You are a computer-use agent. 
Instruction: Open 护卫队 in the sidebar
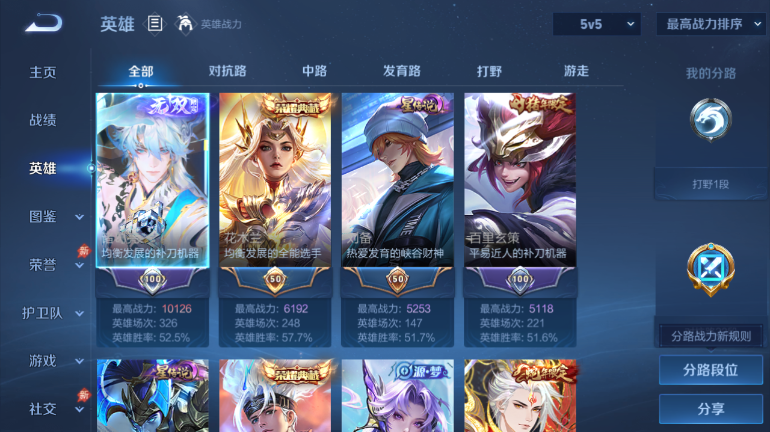point(43,312)
